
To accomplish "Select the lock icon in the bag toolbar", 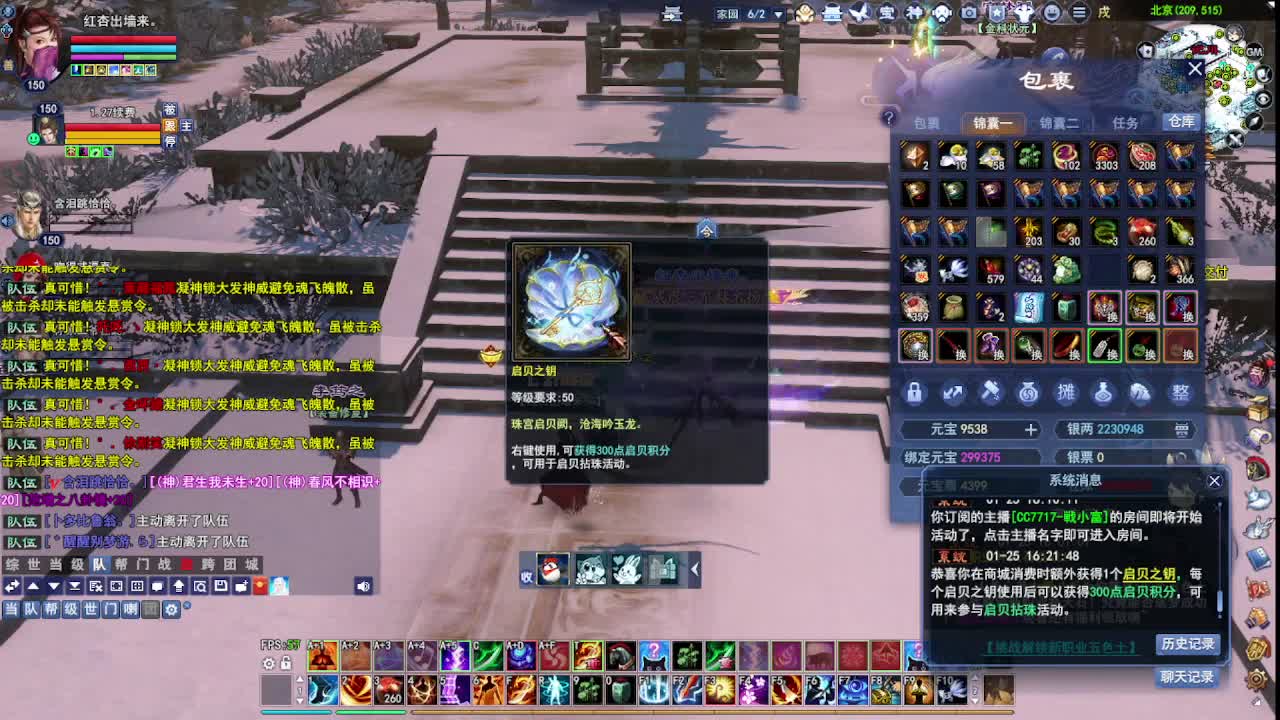I will tap(914, 391).
